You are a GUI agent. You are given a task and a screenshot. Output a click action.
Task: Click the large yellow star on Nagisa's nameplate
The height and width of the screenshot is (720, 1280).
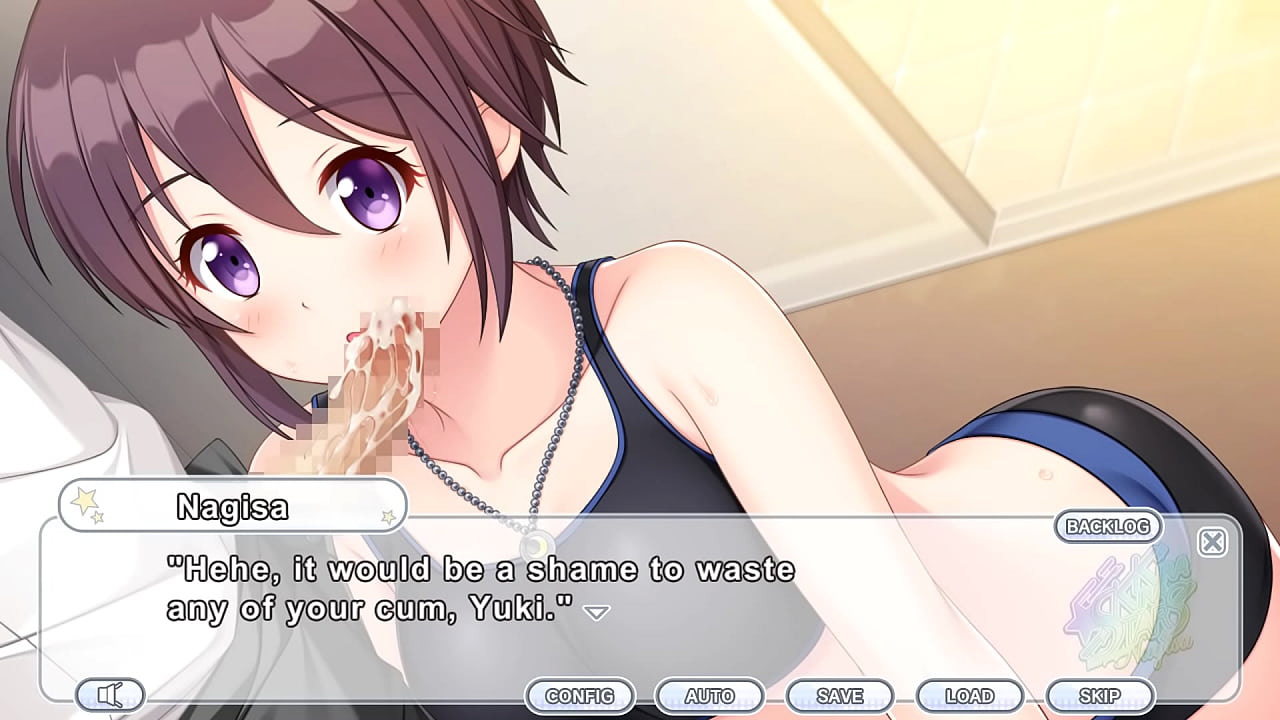coord(85,500)
